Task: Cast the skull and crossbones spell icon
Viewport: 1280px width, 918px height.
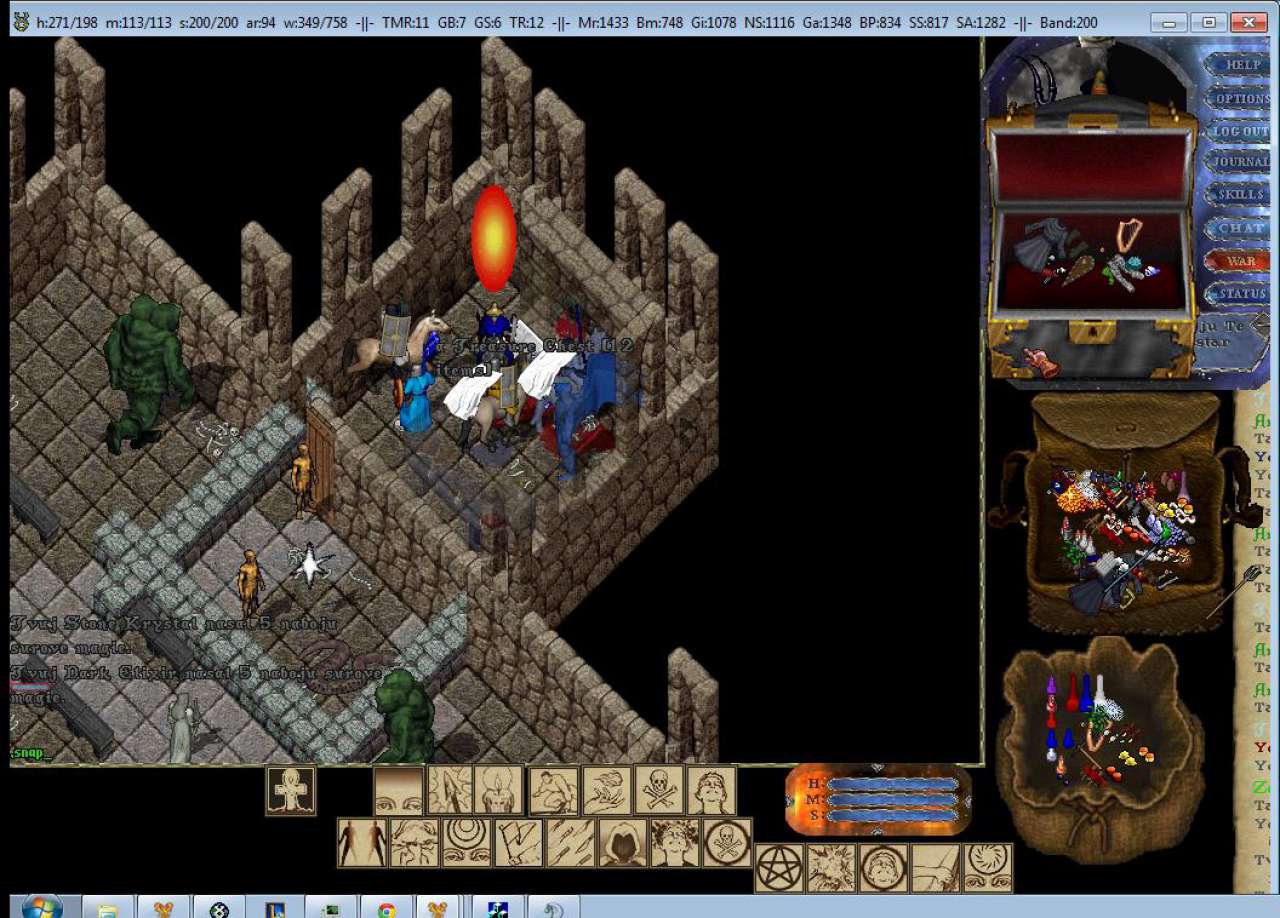Action: coord(660,791)
